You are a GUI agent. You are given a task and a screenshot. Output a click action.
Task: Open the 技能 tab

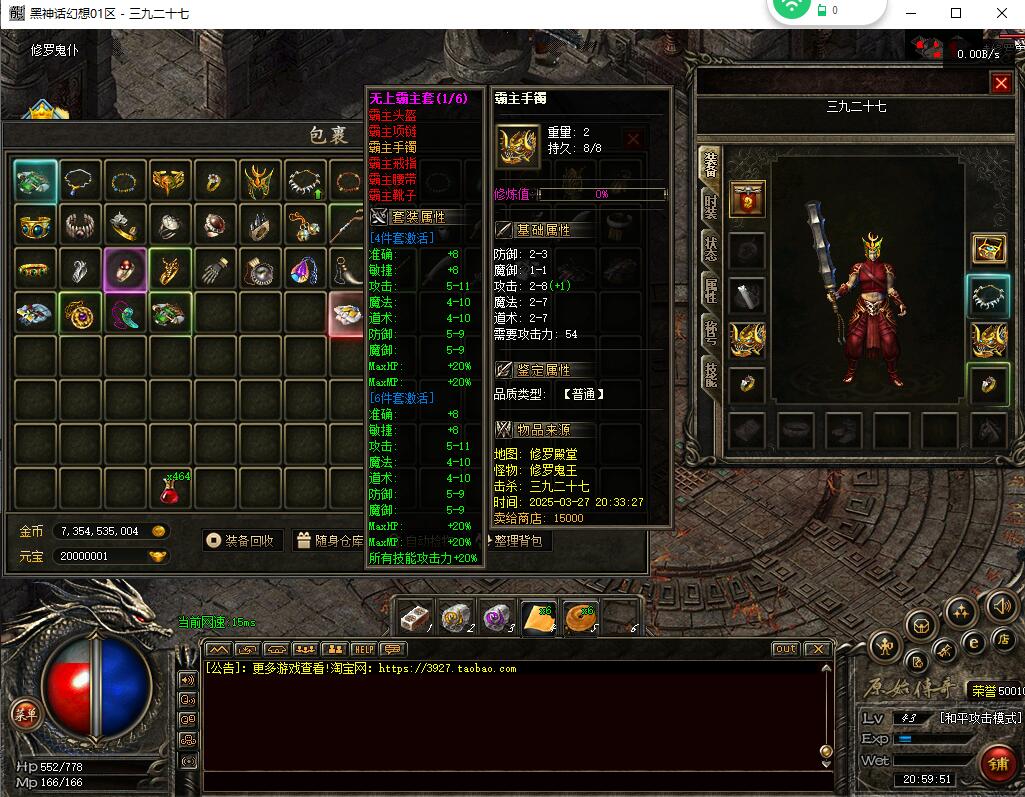(710, 373)
